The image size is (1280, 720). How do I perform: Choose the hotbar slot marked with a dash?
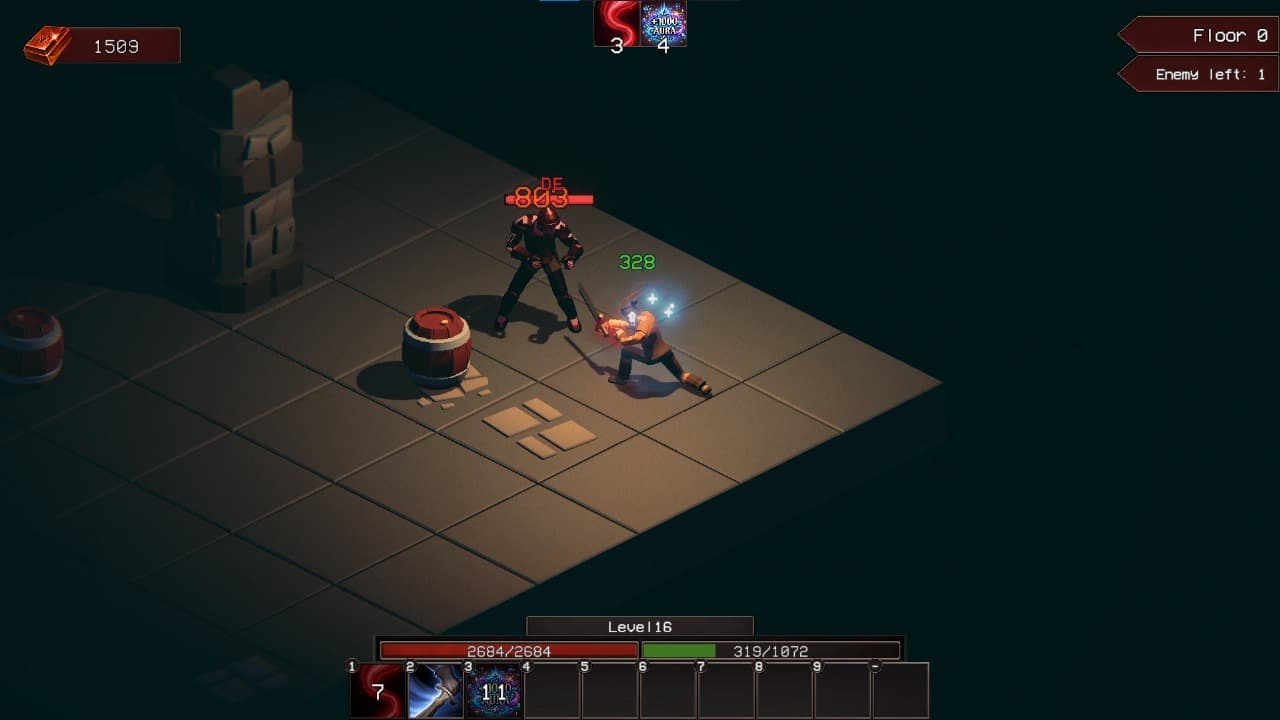(900, 690)
